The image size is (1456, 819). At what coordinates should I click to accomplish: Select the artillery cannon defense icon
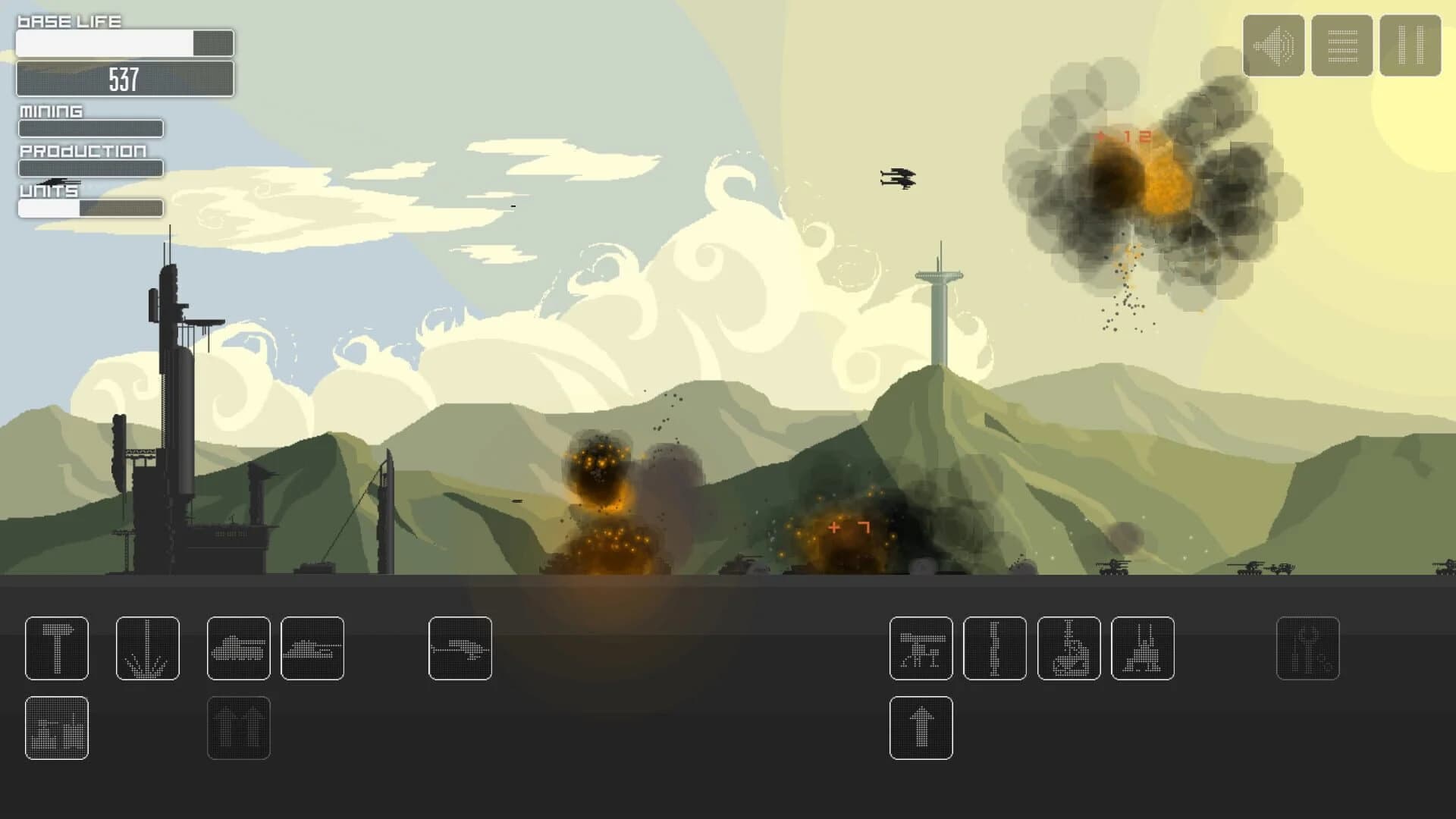1070,650
